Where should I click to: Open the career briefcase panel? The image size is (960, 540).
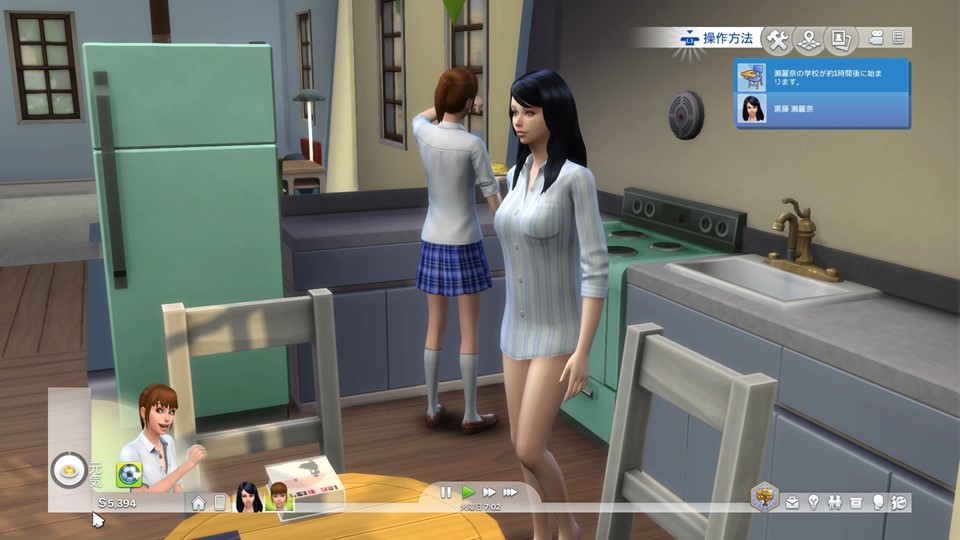tap(792, 503)
